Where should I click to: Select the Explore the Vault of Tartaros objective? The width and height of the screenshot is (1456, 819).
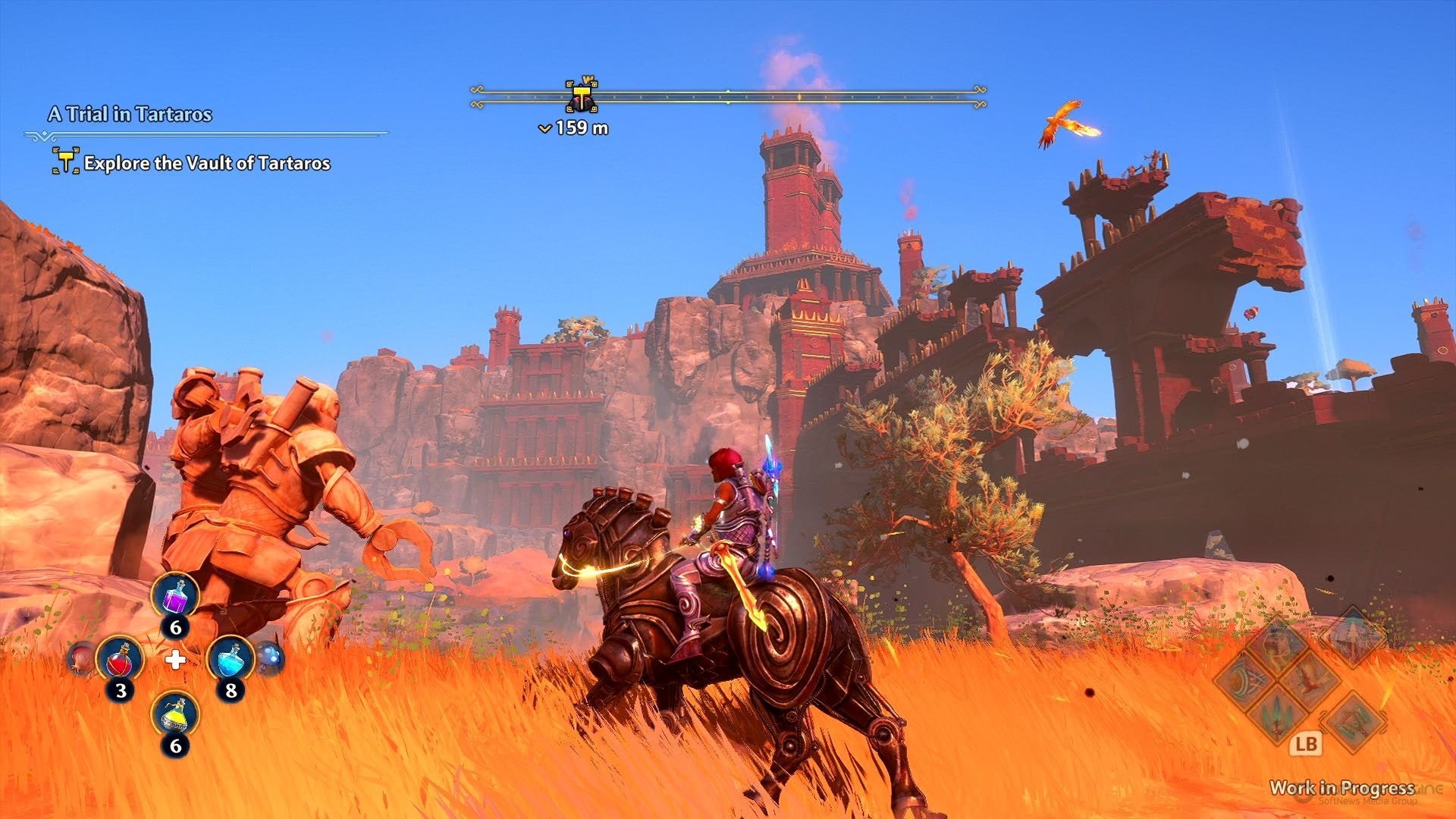(x=206, y=163)
